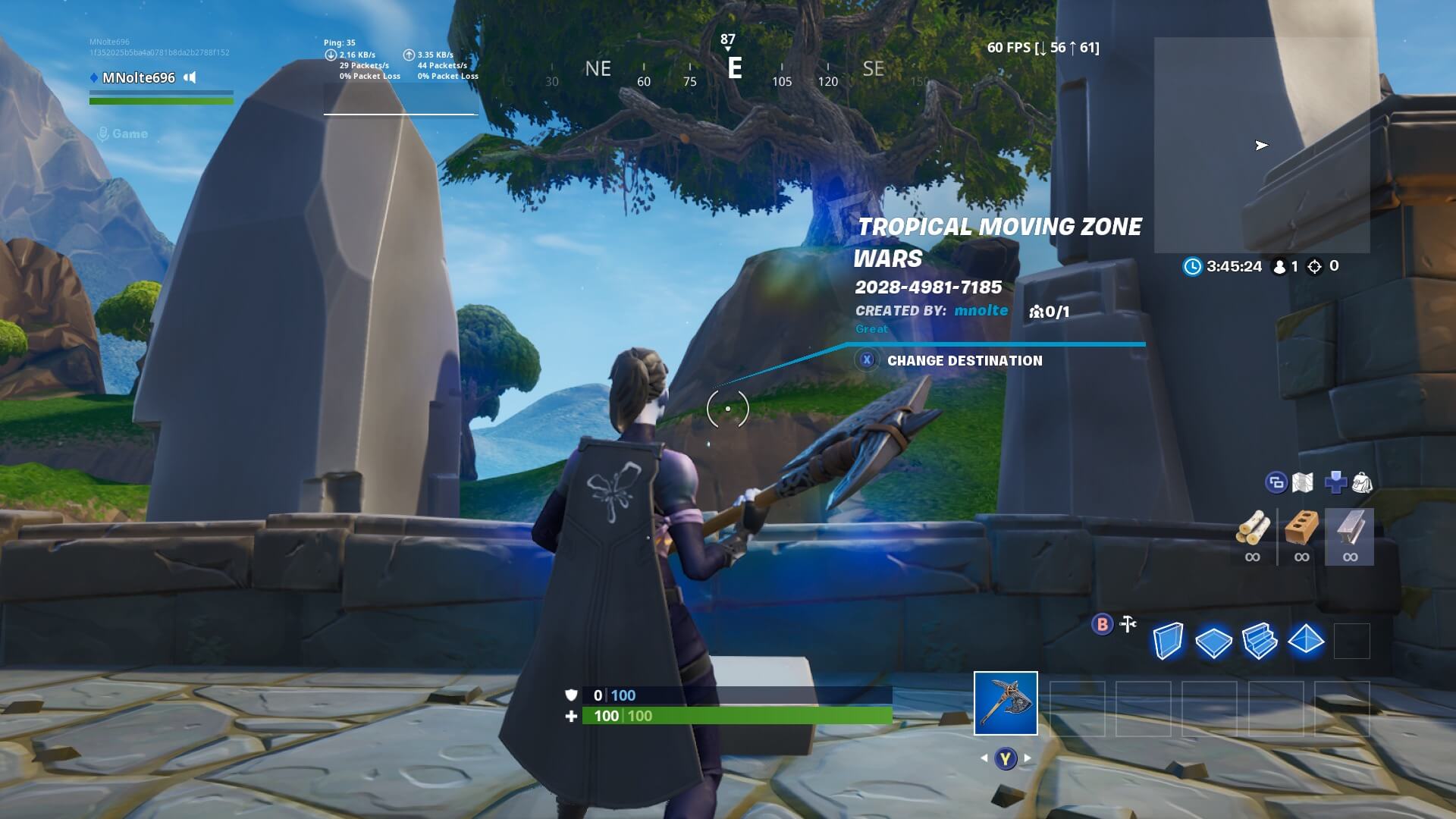Click the Game voice channel microphone
Screen dimensions: 1456x819
click(x=103, y=134)
